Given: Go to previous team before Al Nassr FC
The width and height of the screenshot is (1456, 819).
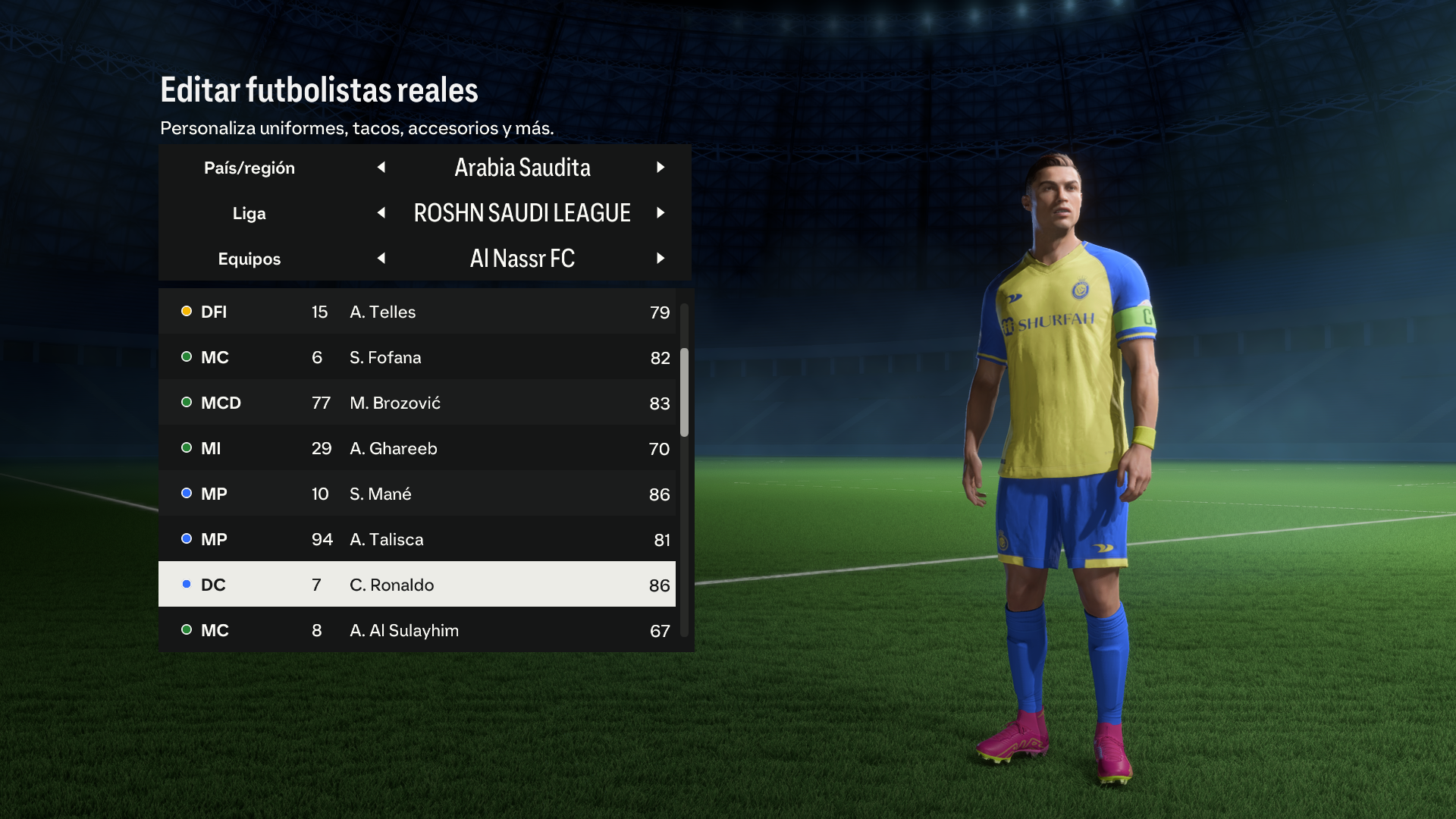Looking at the screenshot, I should [381, 259].
